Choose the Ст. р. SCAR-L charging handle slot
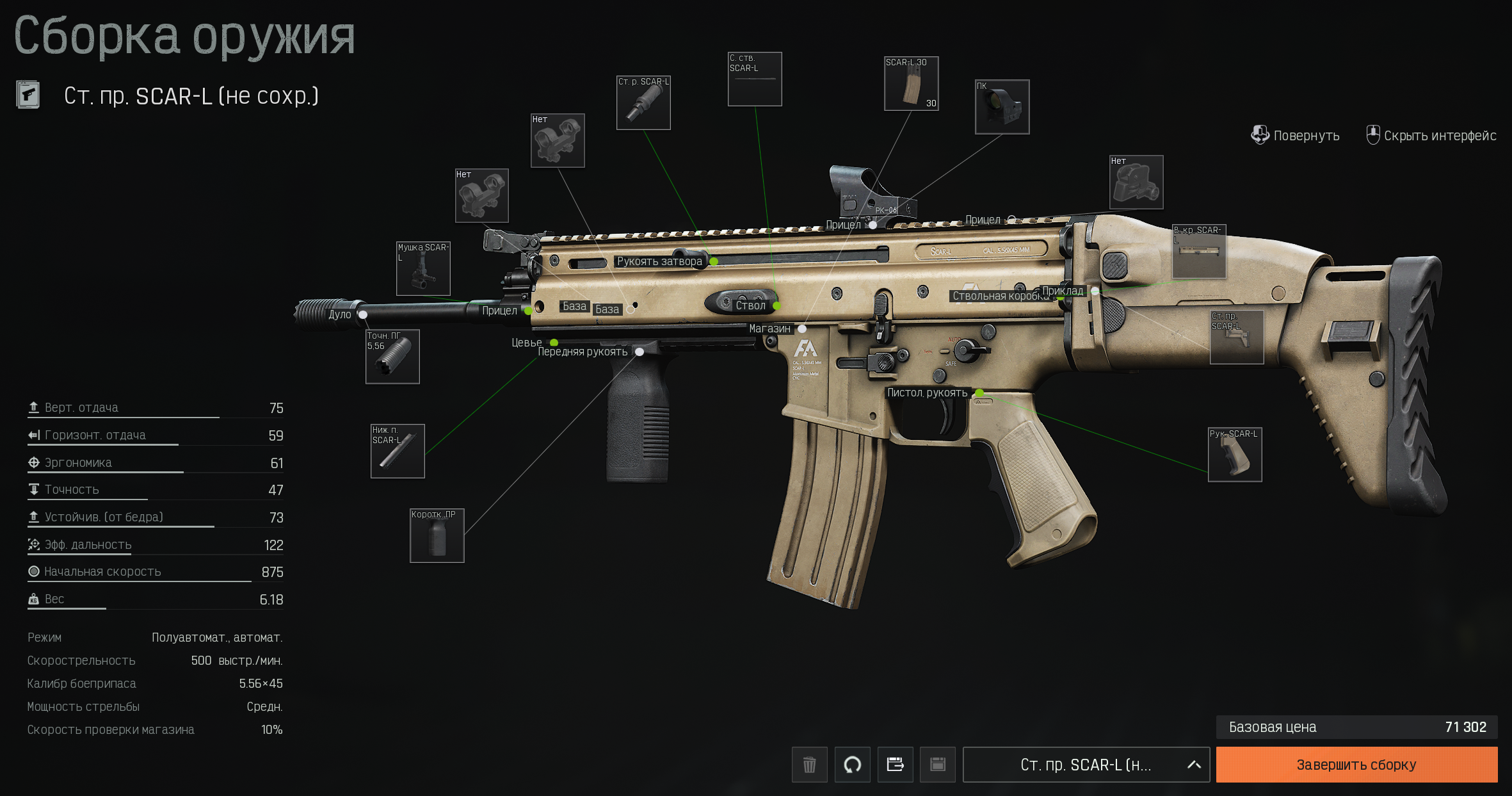This screenshot has width=1512, height=796. 643,103
